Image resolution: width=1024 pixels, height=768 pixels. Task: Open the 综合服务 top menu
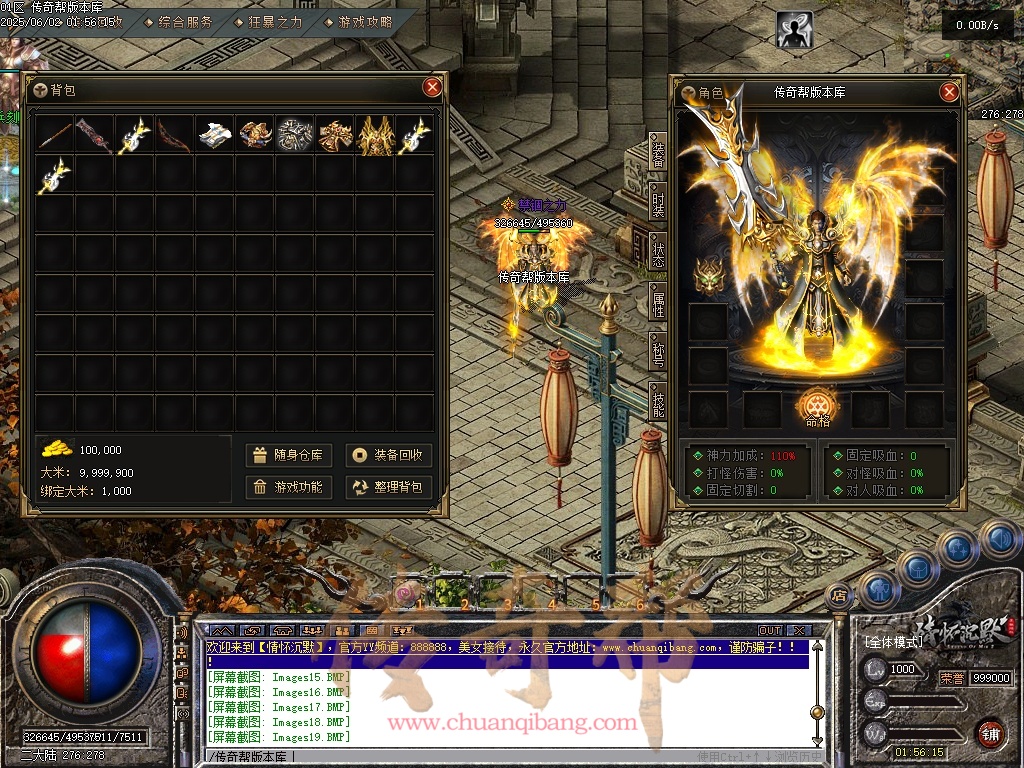tap(180, 21)
